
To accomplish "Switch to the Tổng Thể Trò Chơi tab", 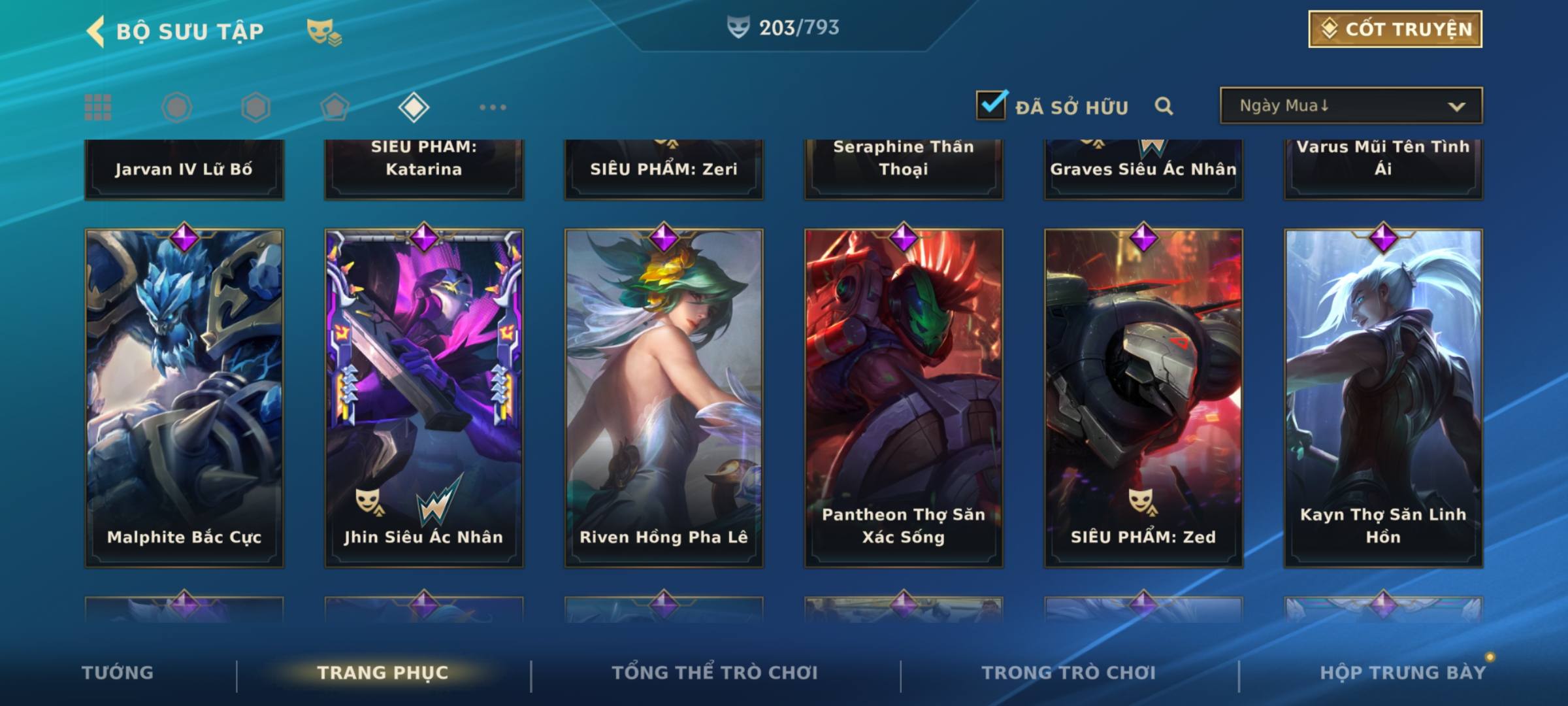I will tap(715, 673).
